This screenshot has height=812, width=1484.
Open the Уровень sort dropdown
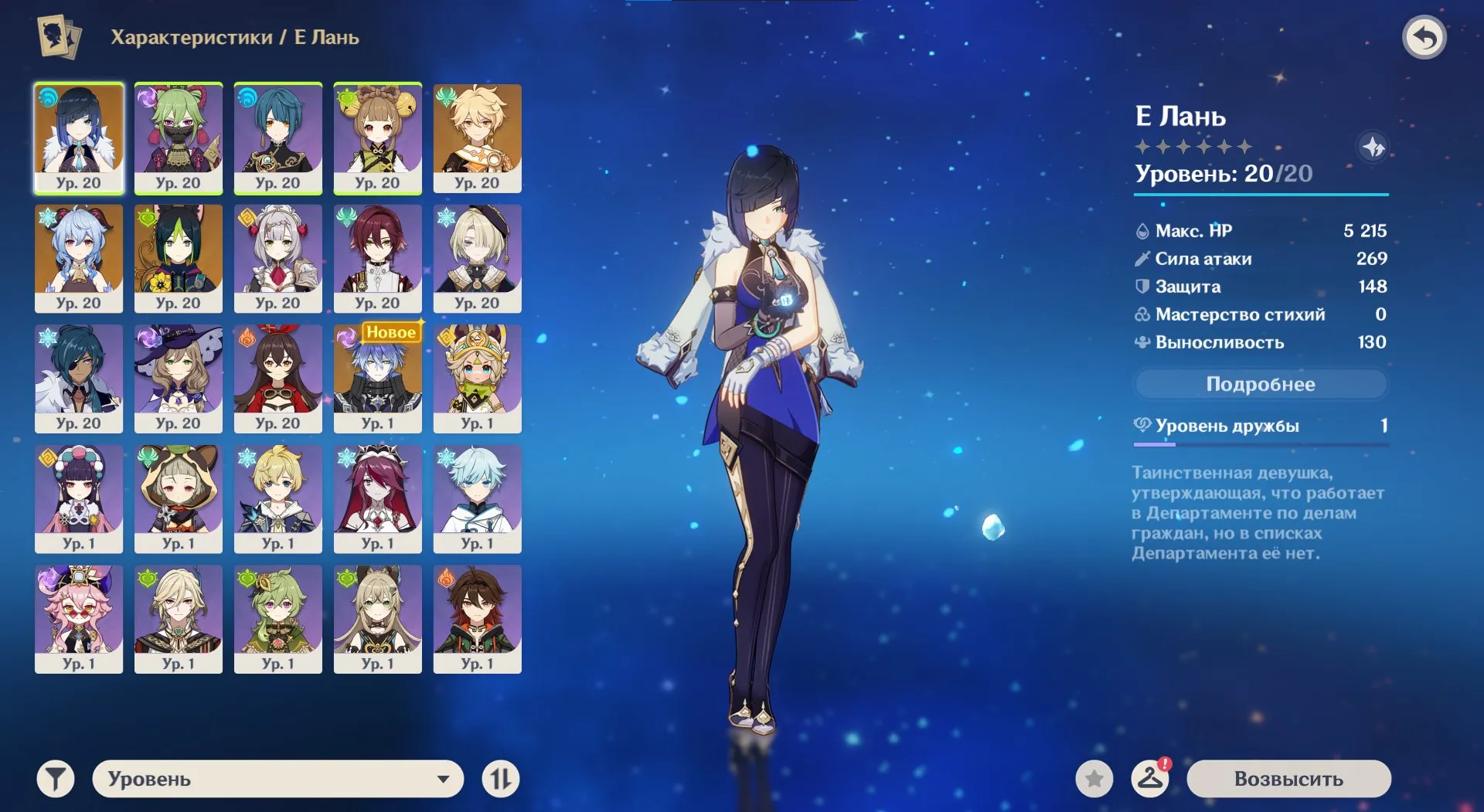(278, 779)
